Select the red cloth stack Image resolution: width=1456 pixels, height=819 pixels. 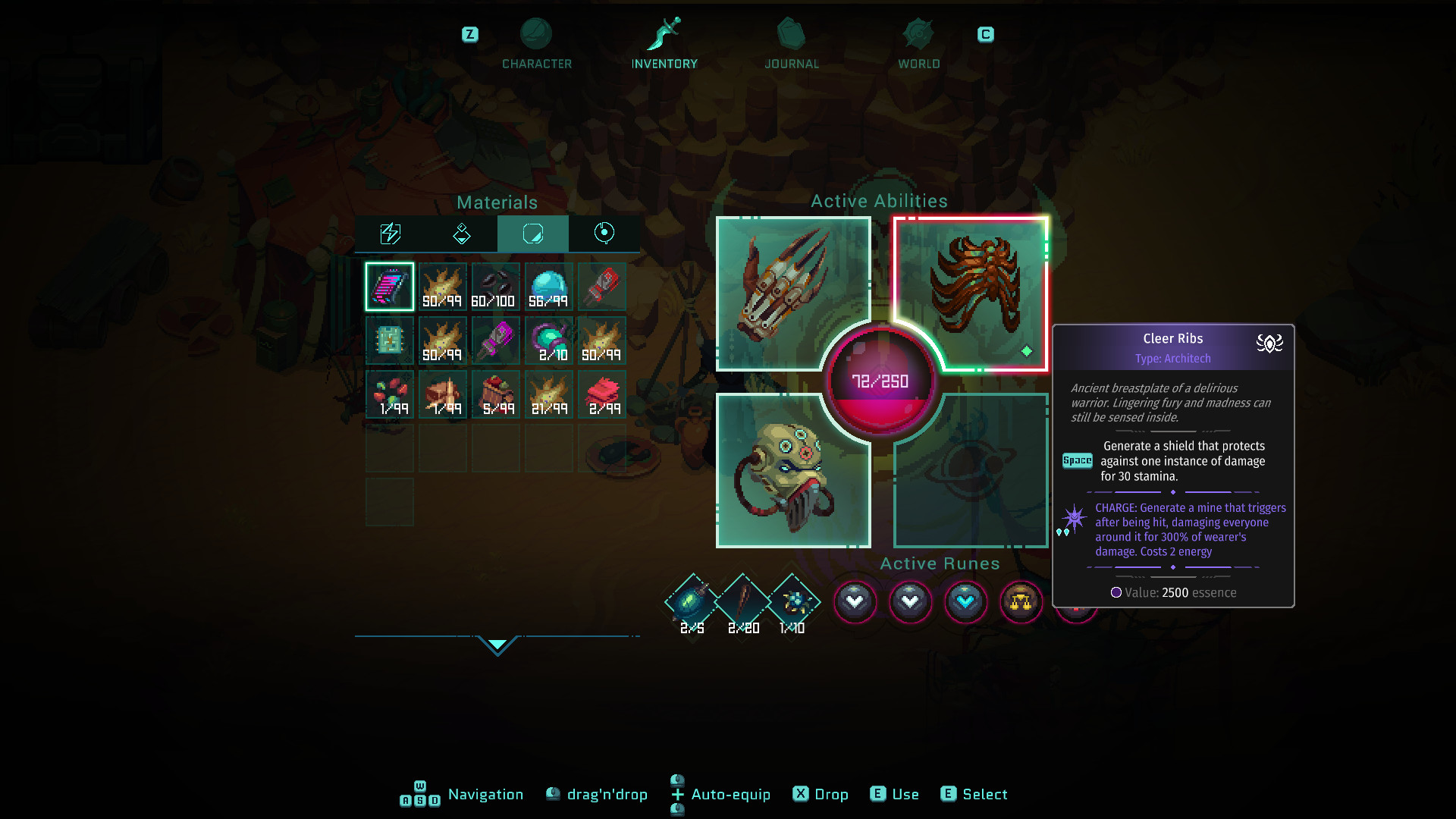pos(602,394)
